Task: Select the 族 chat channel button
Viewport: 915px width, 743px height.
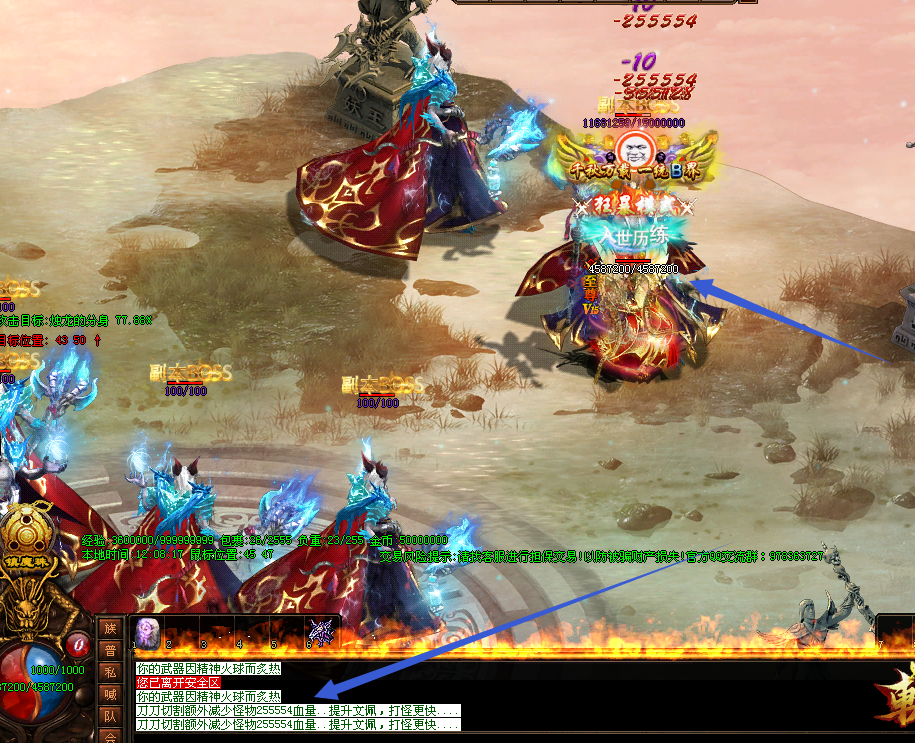Action: click(110, 628)
